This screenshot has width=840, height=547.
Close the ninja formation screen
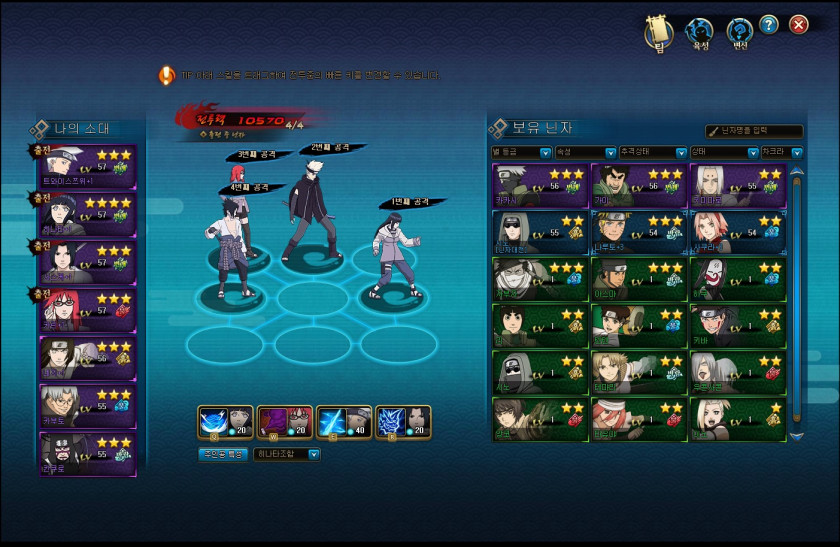[798, 25]
